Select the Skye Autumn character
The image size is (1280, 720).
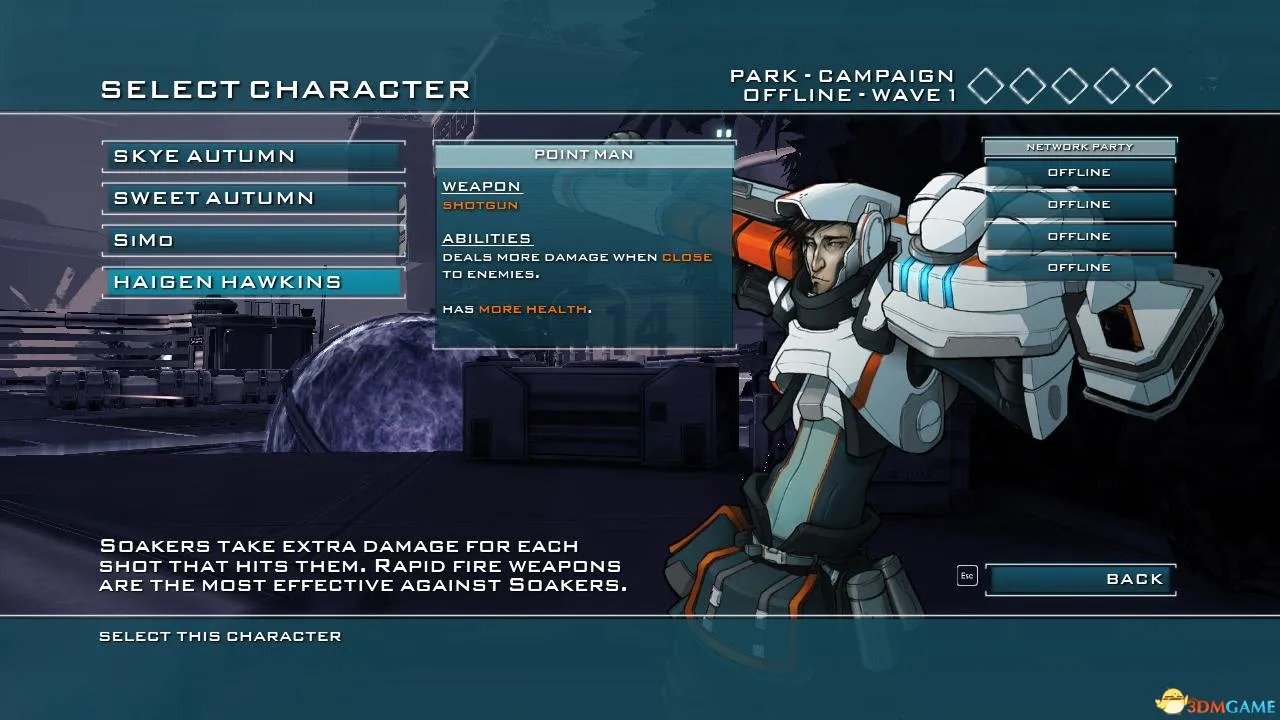[253, 156]
